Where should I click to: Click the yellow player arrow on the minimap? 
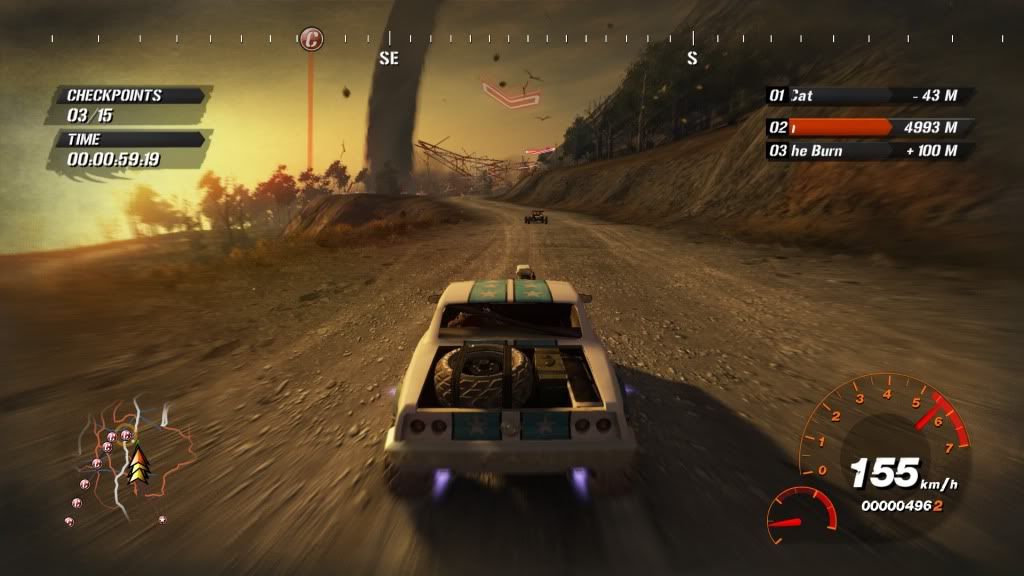(138, 461)
